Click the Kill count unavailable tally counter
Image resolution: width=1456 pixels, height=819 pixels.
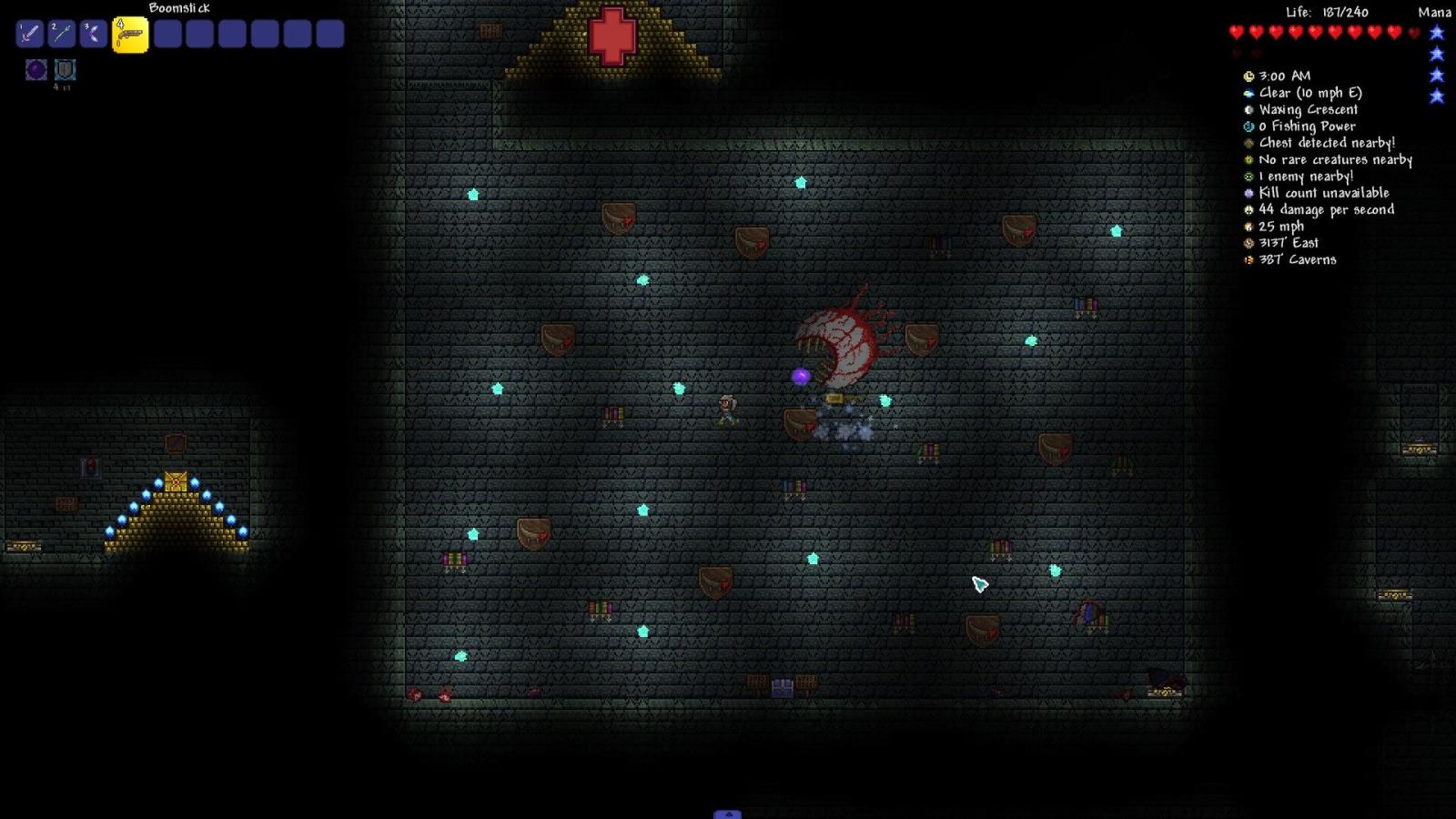click(x=1249, y=193)
